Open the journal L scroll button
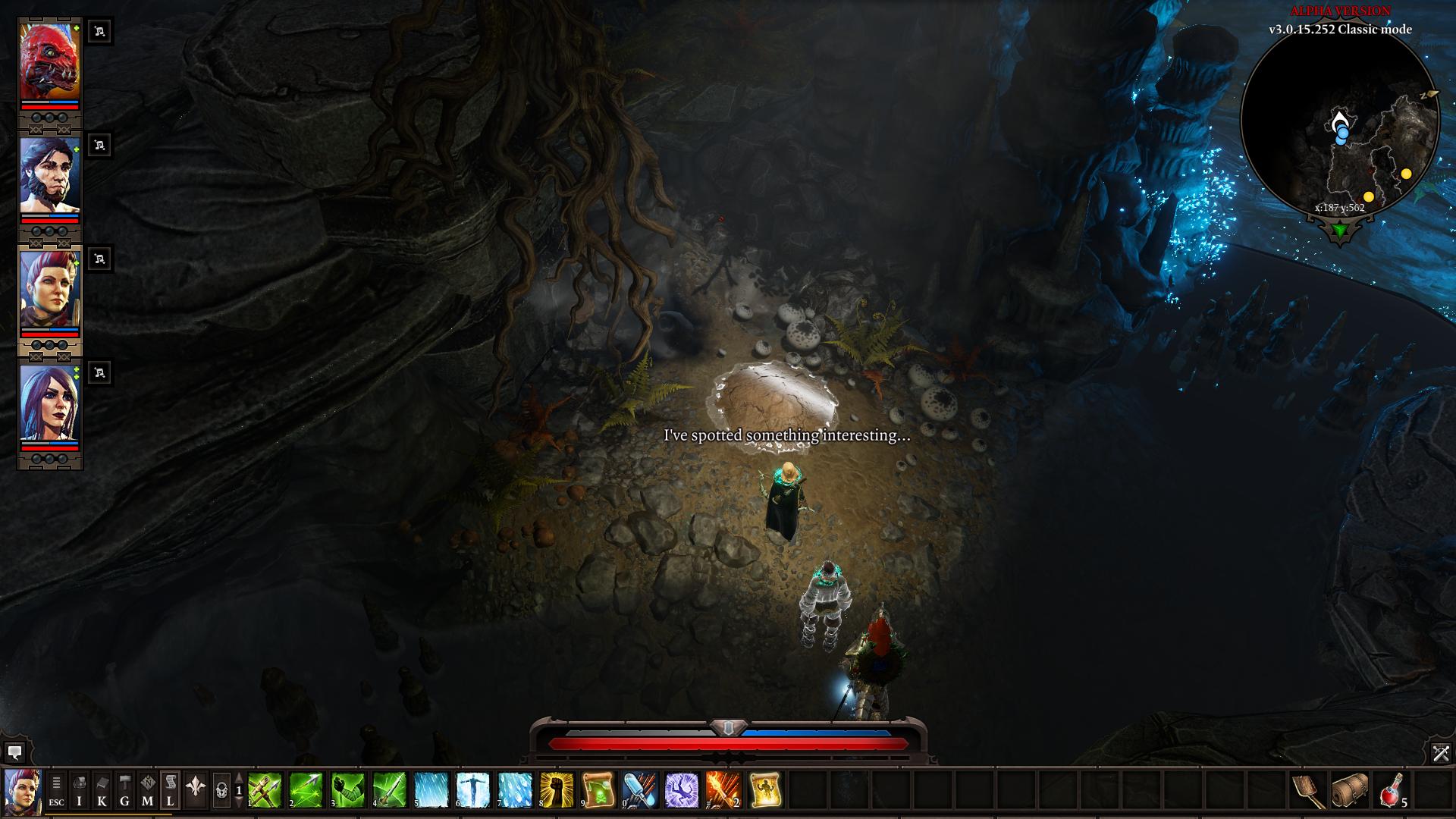The image size is (1456, 819). [170, 789]
